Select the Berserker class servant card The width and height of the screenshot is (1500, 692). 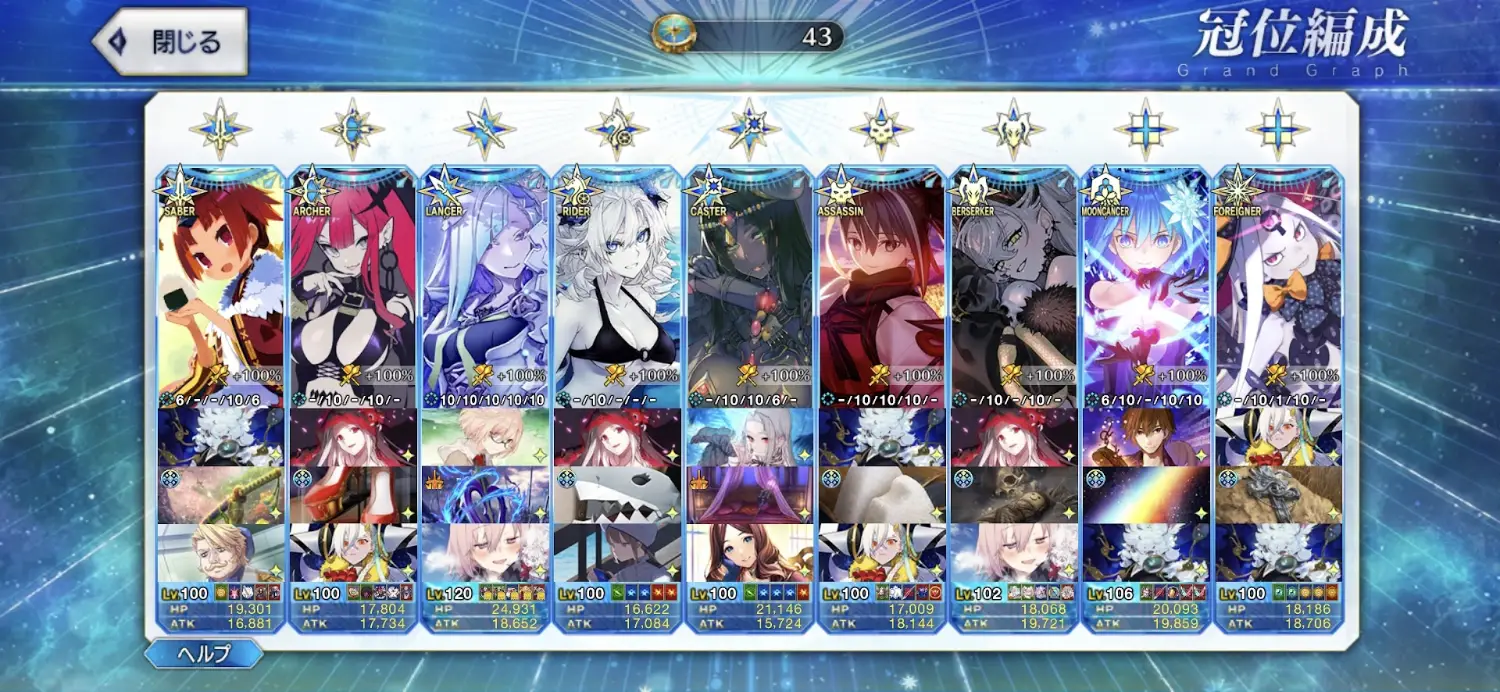pos(1013,285)
